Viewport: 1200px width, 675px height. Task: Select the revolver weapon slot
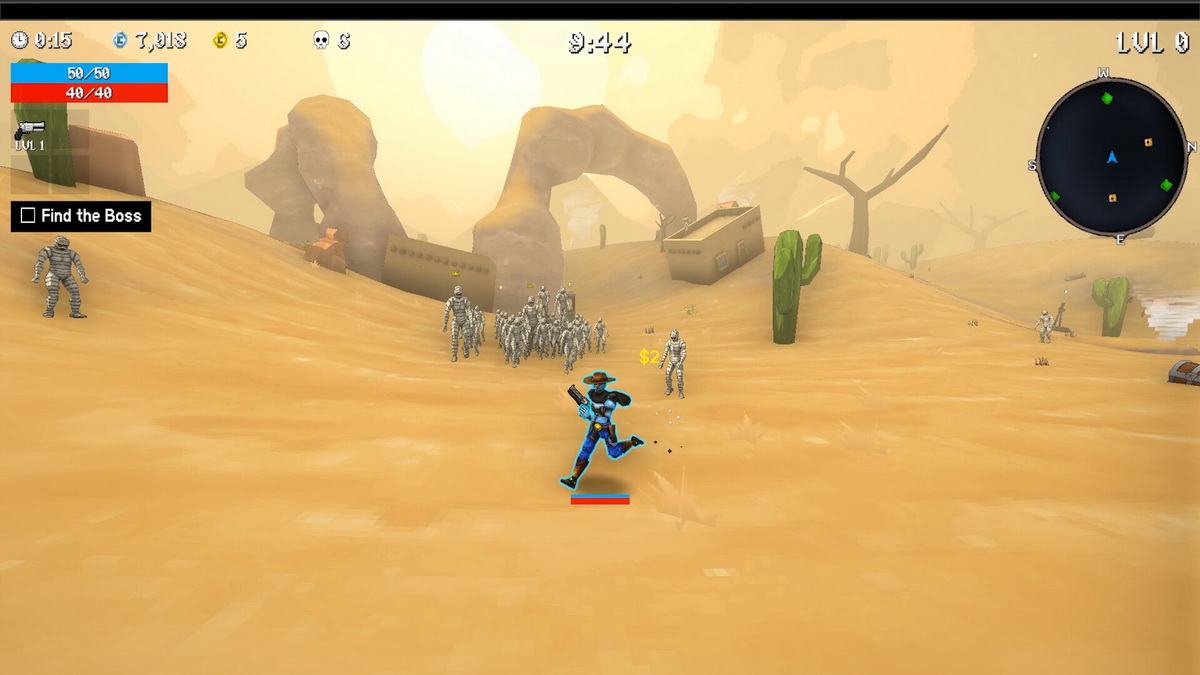30,132
